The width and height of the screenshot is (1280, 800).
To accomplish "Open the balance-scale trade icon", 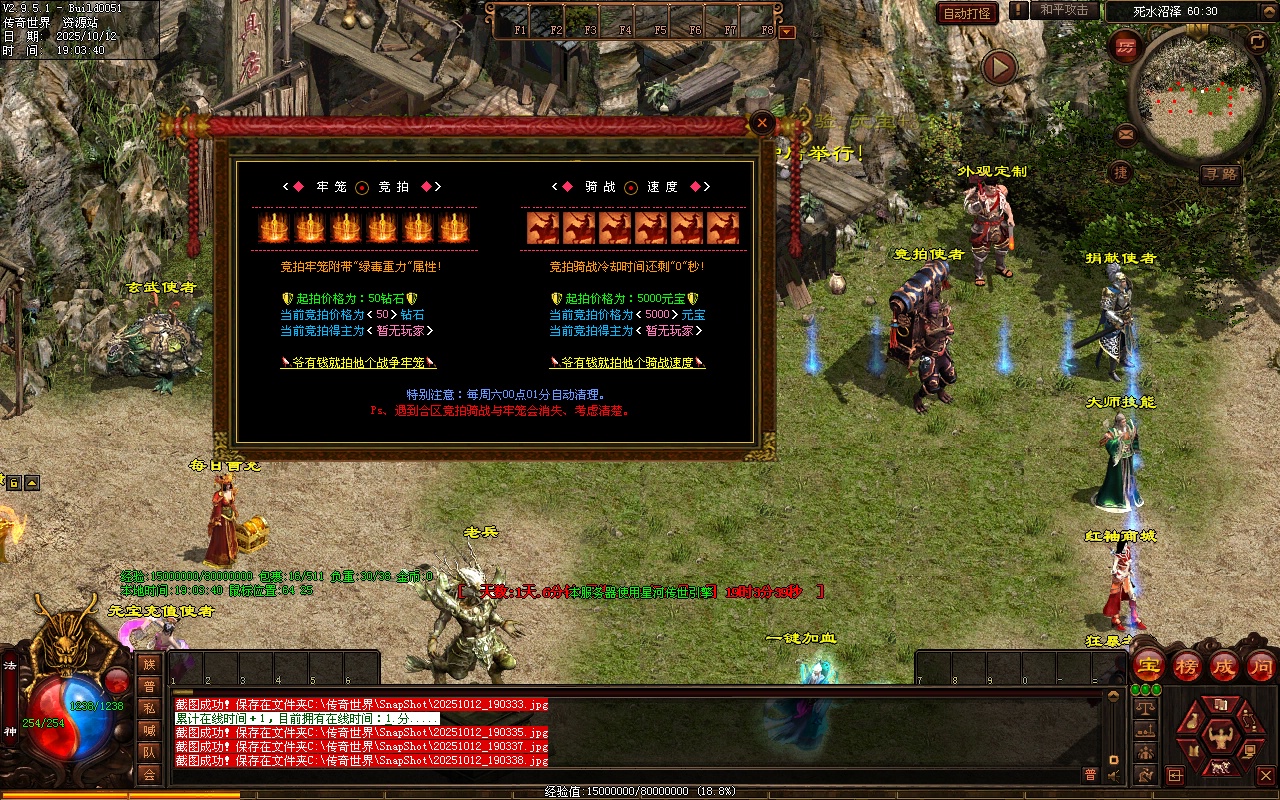I will point(1146,708).
